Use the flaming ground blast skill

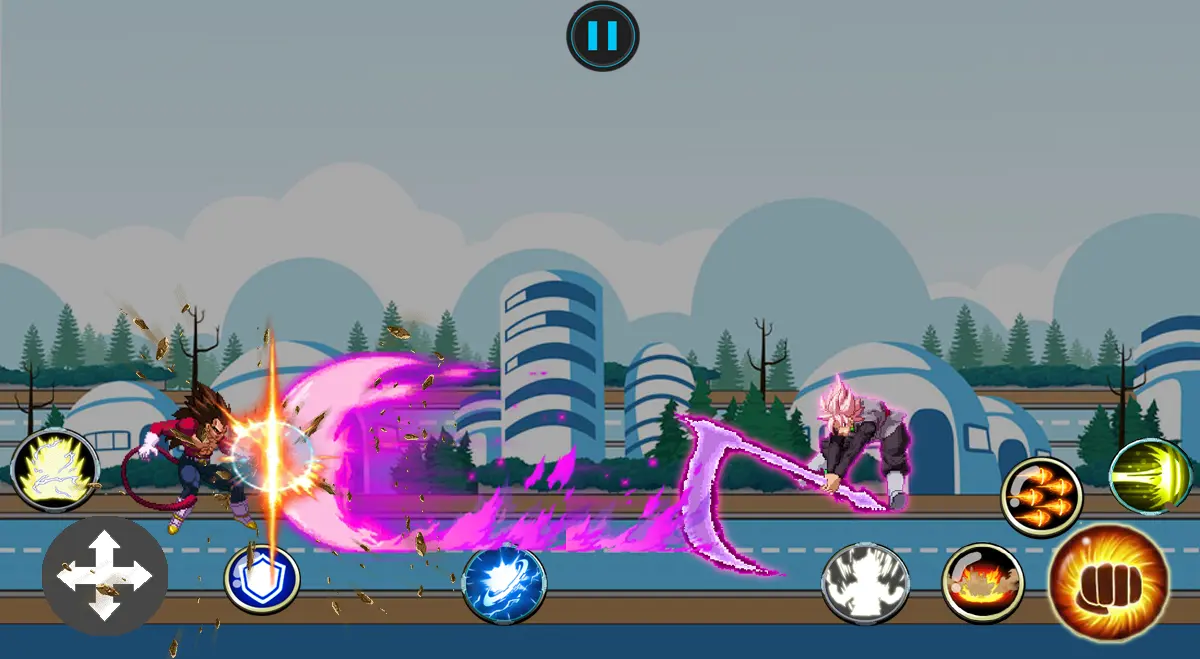(983, 582)
